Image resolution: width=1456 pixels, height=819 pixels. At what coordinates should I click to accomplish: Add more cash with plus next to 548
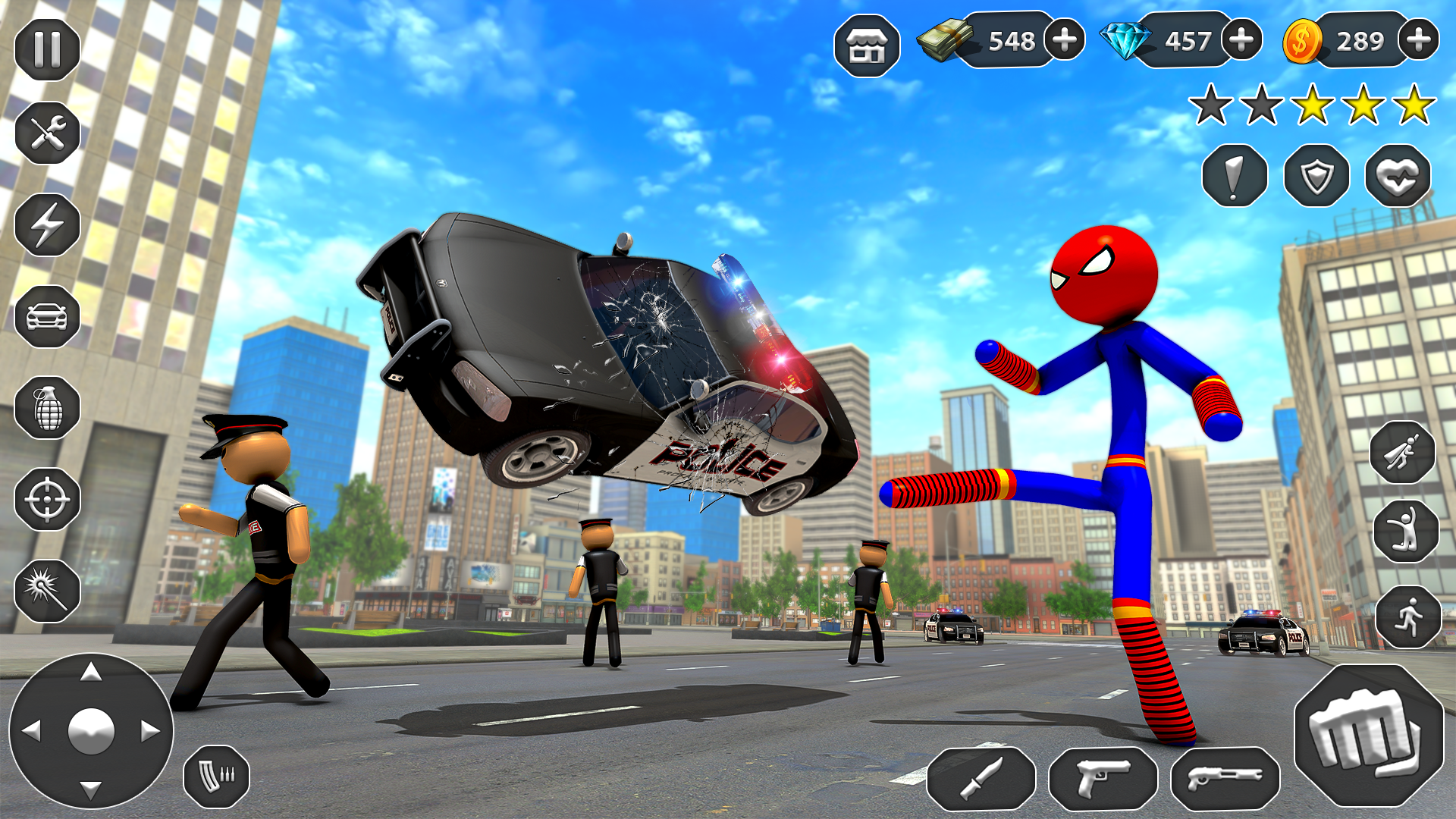pos(1065,42)
